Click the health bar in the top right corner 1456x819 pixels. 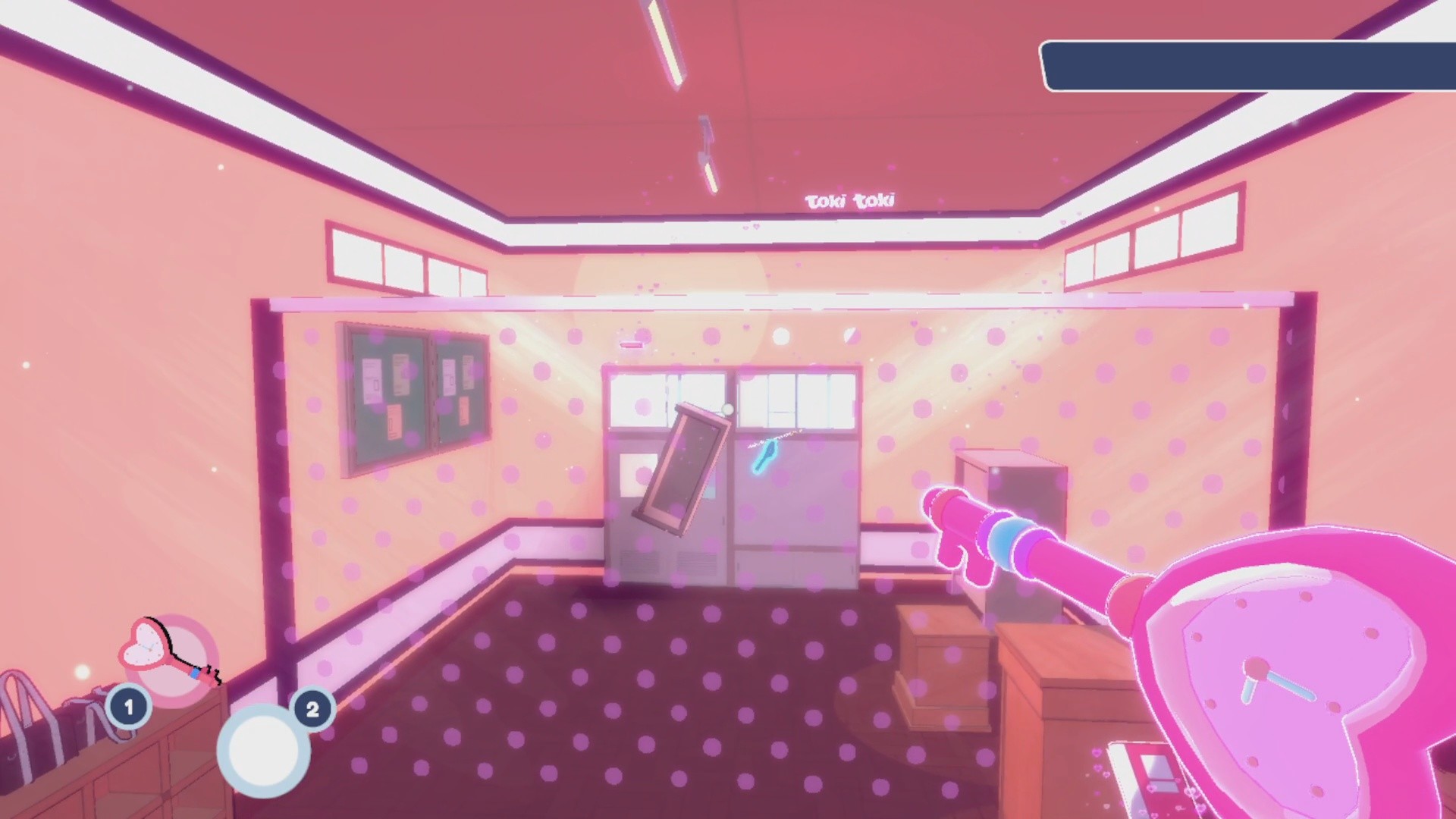pos(1251,64)
